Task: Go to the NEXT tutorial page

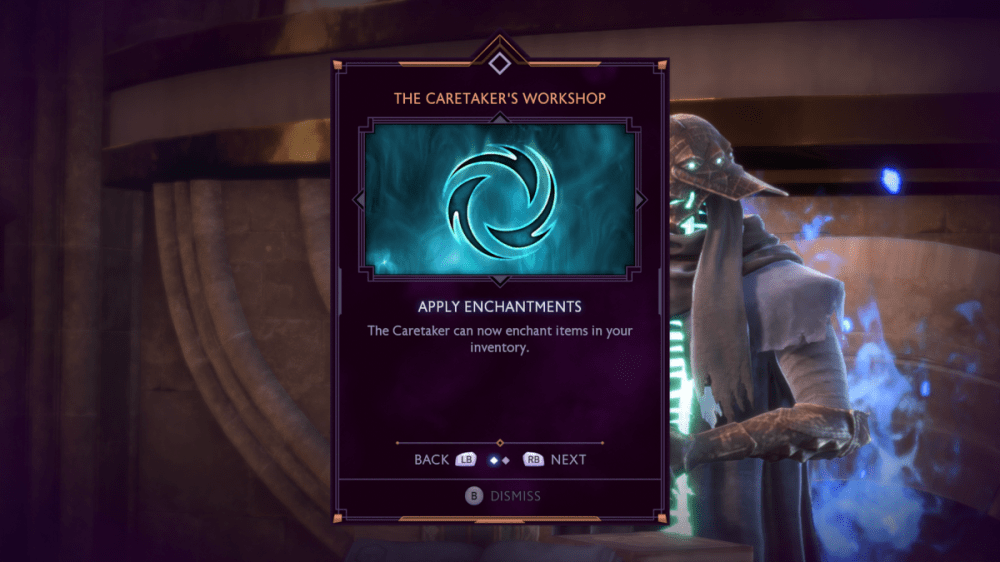Action: (555, 459)
